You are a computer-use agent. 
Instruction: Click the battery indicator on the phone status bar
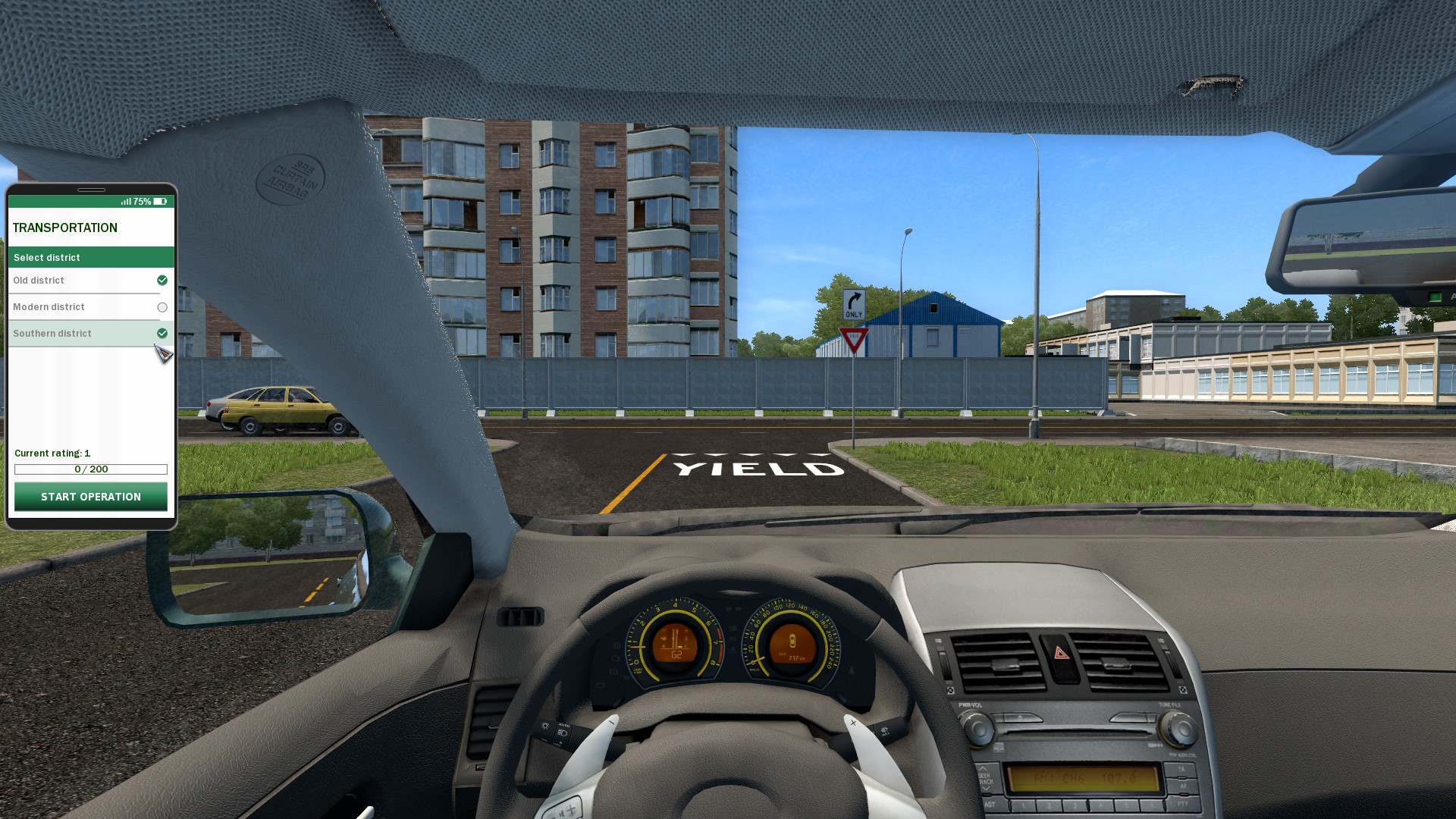[159, 202]
